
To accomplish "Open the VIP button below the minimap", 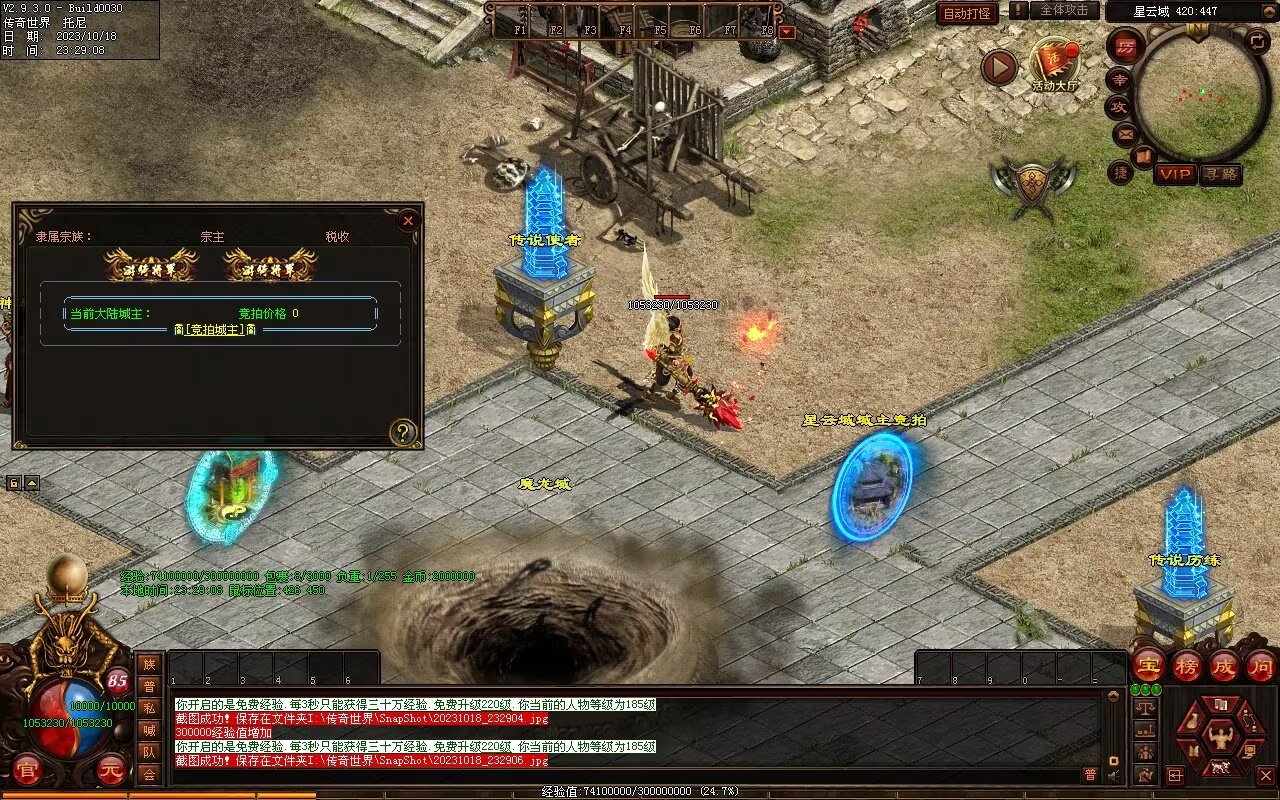I will 1176,174.
